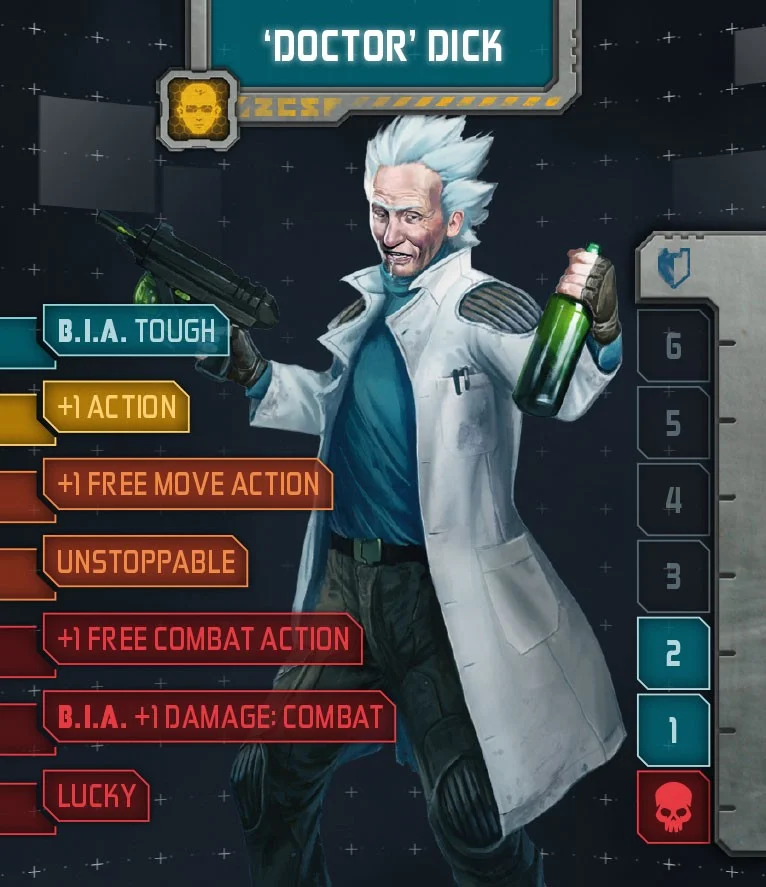Set the health track to 2

(673, 654)
